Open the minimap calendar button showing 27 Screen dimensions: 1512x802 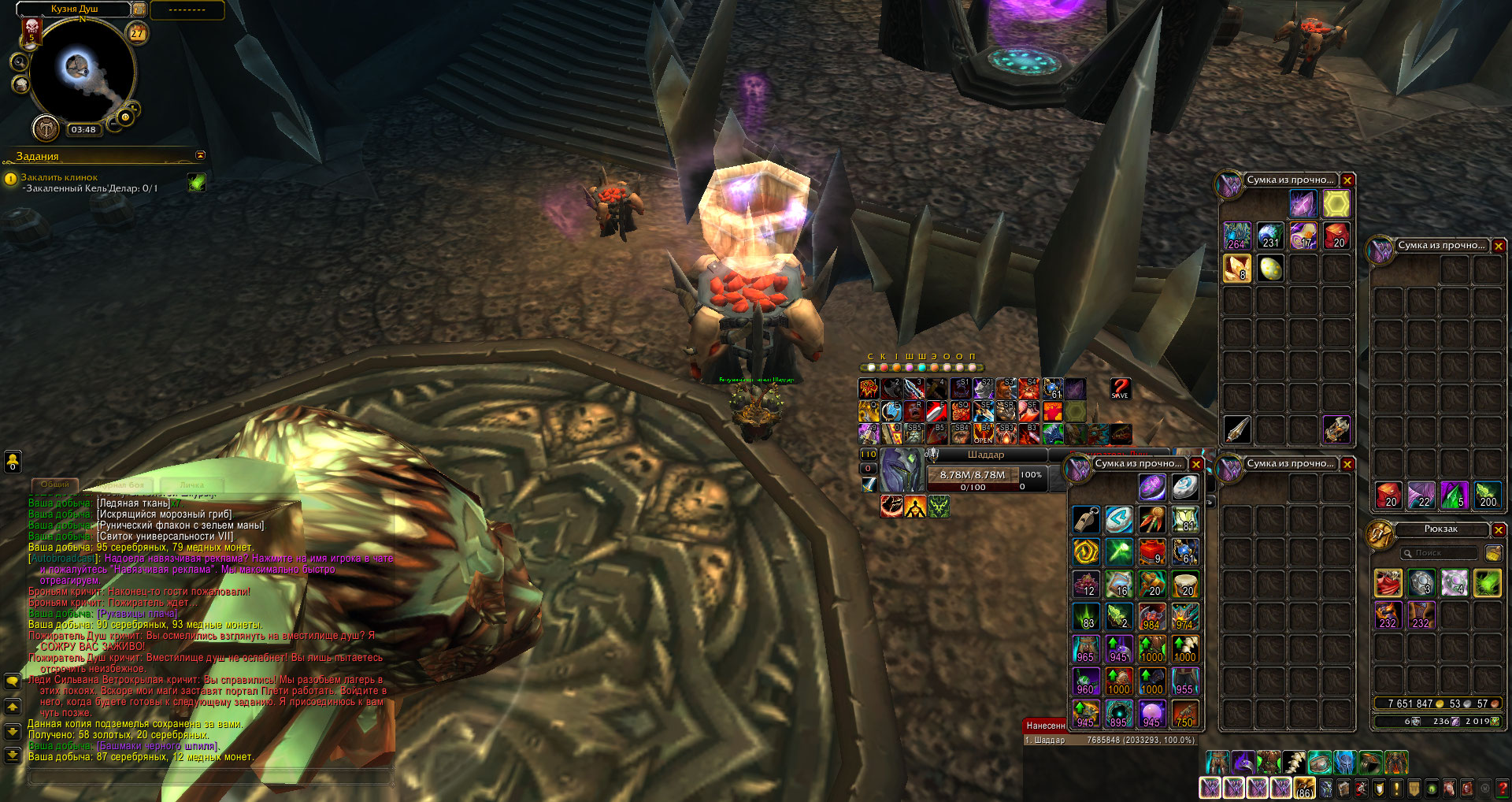tap(138, 33)
